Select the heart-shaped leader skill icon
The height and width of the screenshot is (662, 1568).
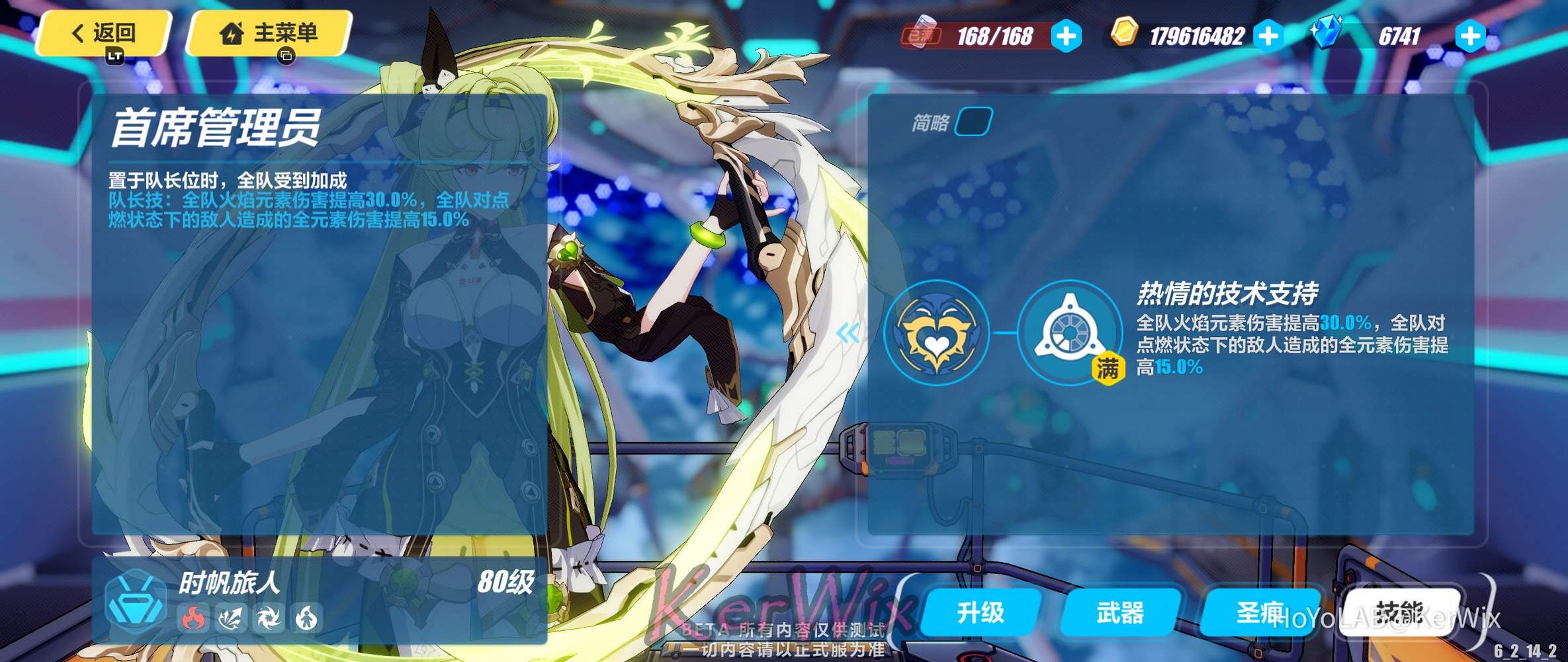[x=936, y=333]
